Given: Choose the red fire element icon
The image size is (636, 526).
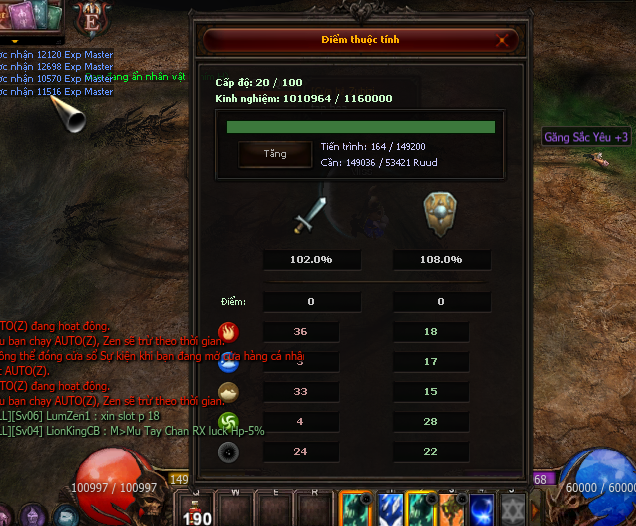Looking at the screenshot, I should [x=229, y=332].
